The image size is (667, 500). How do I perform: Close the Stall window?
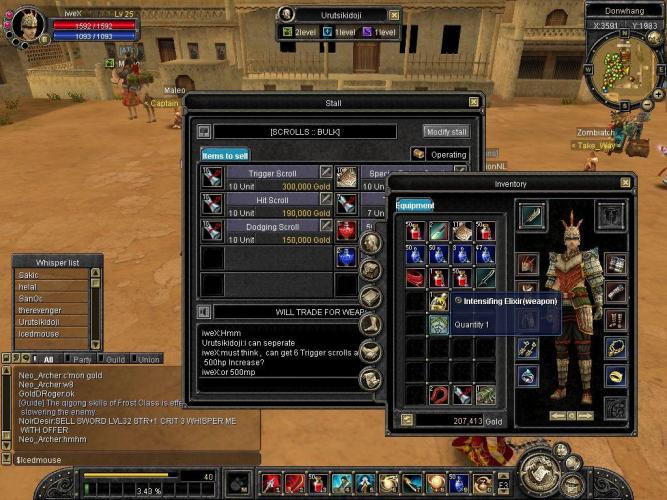pyautogui.click(x=473, y=102)
